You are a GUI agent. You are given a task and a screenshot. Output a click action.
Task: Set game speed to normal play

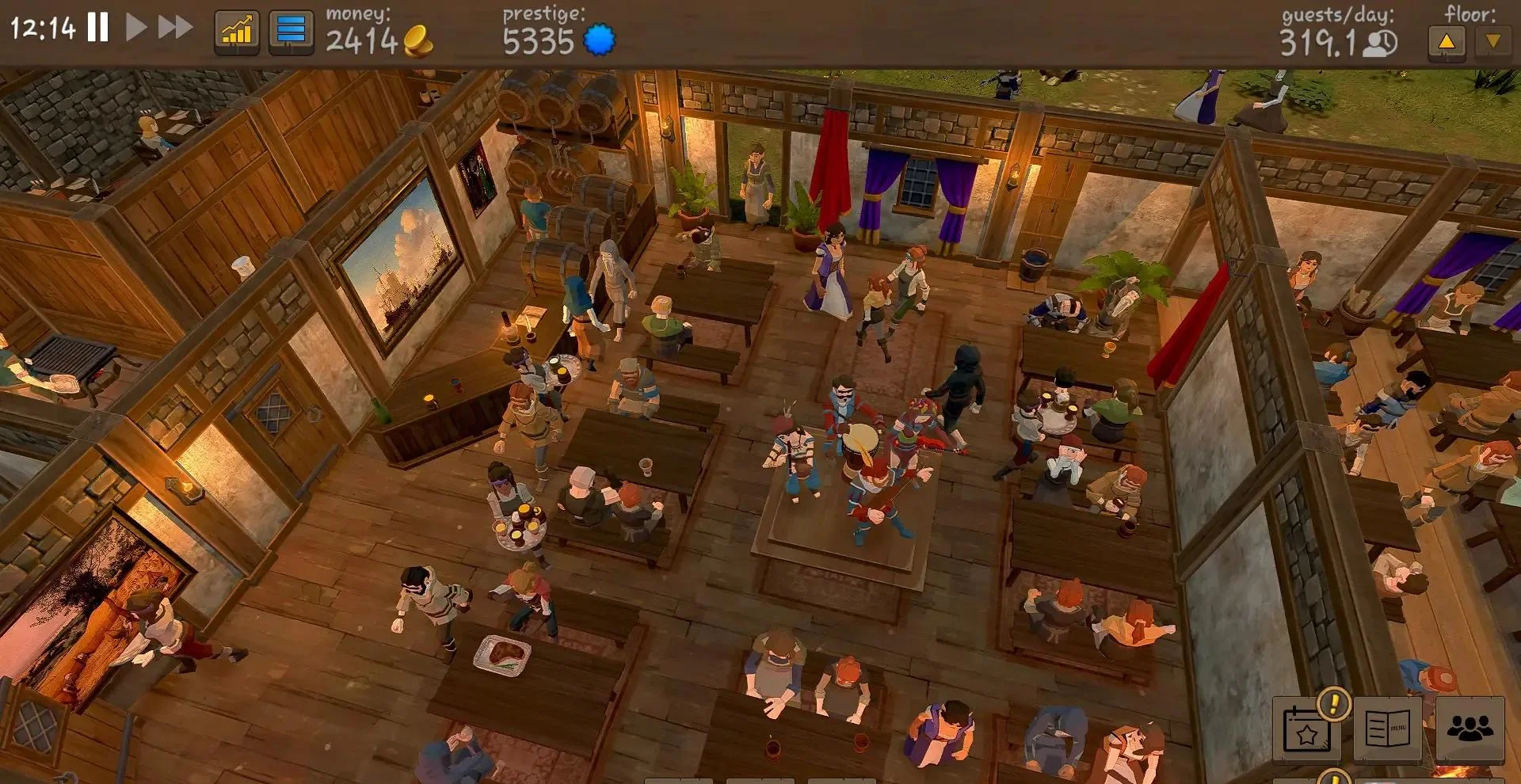point(136,28)
